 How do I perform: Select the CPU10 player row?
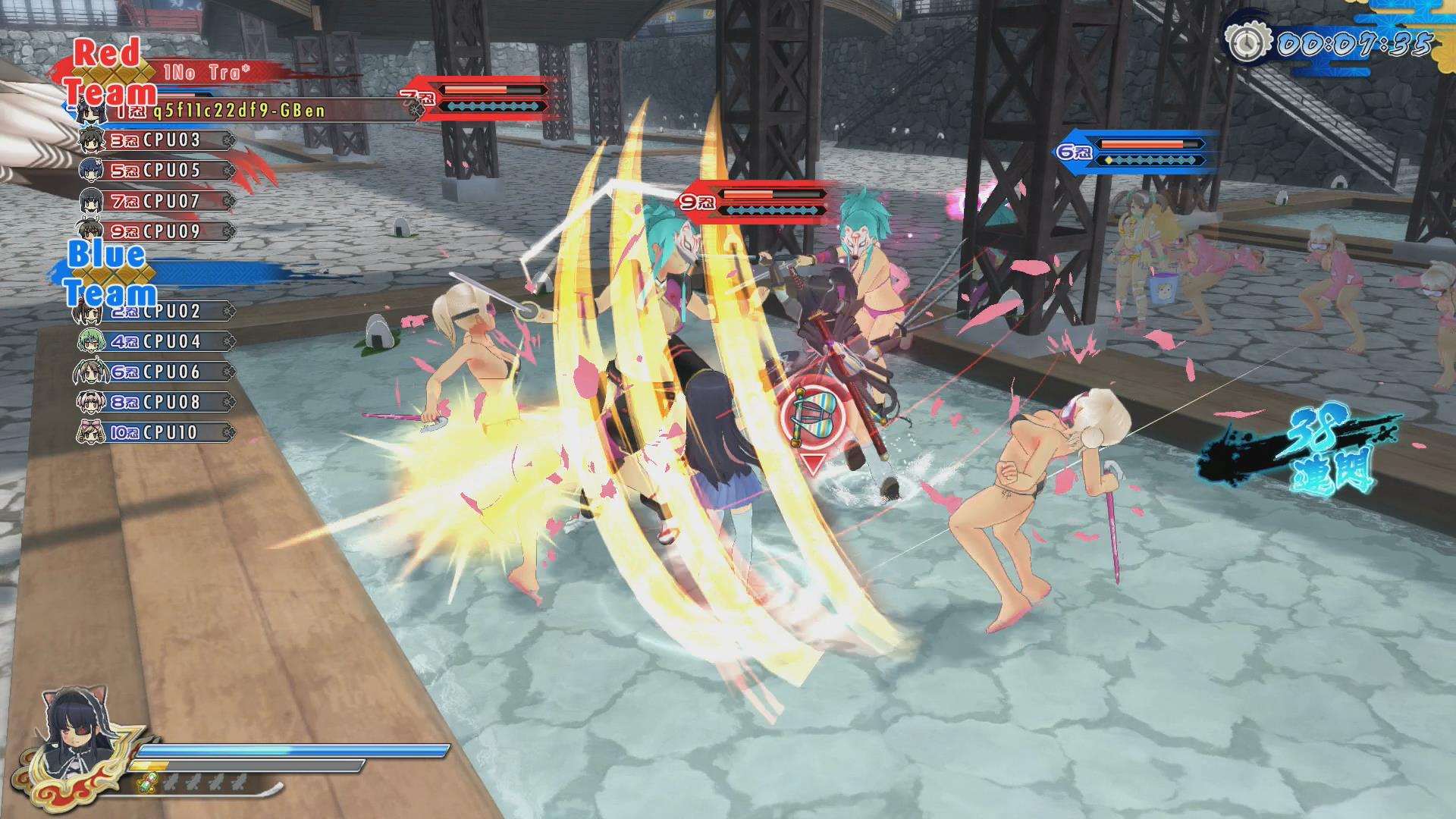click(157, 432)
